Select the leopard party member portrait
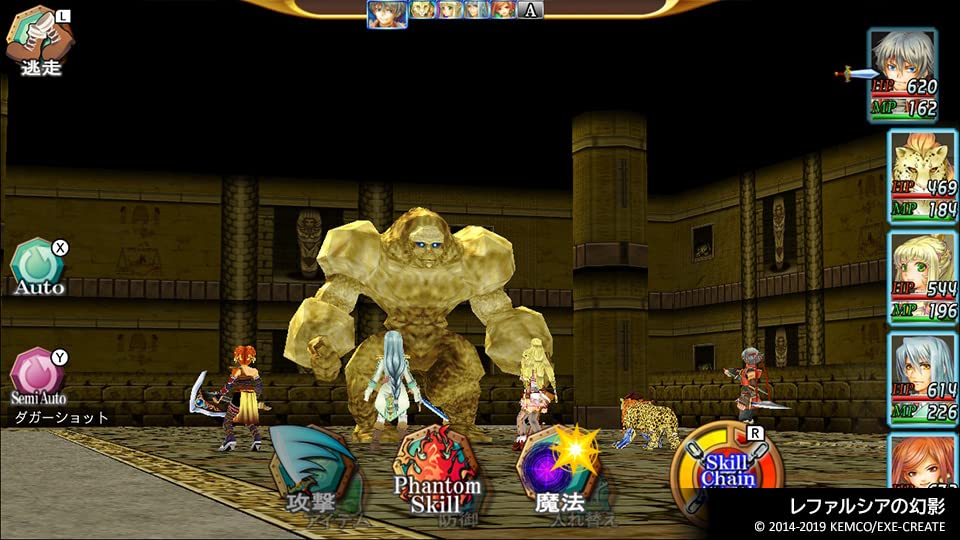 [922, 177]
